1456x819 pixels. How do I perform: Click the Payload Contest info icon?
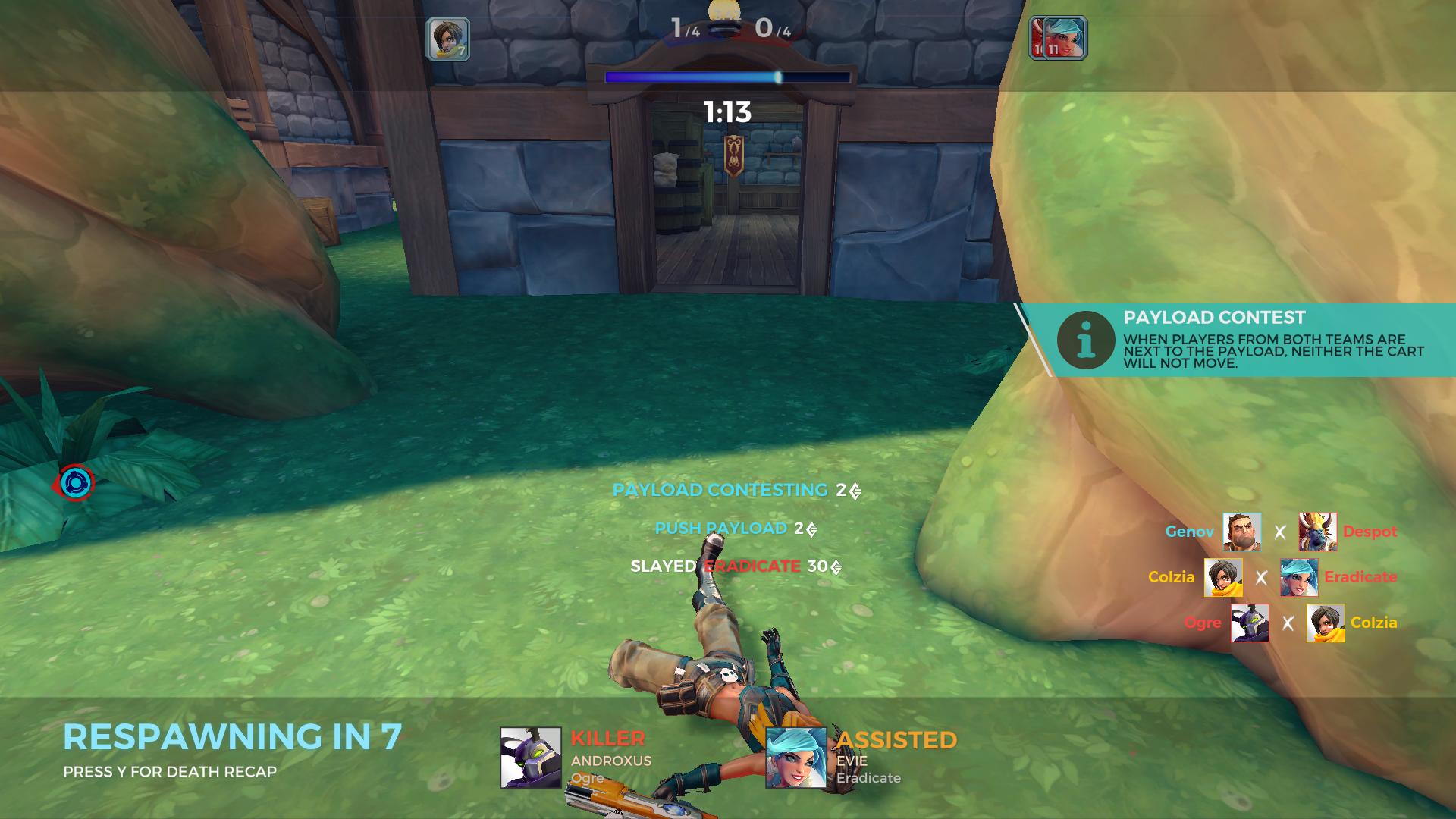point(1086,340)
